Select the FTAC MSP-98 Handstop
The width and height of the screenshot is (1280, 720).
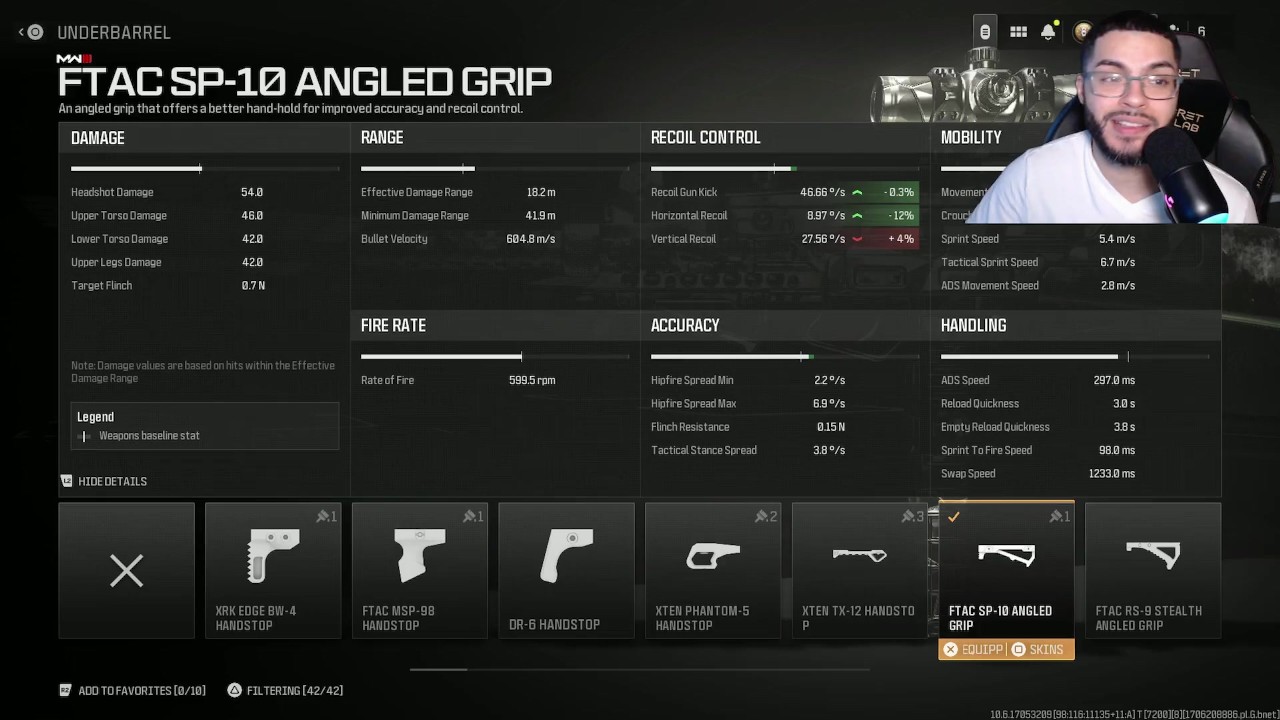coord(419,570)
